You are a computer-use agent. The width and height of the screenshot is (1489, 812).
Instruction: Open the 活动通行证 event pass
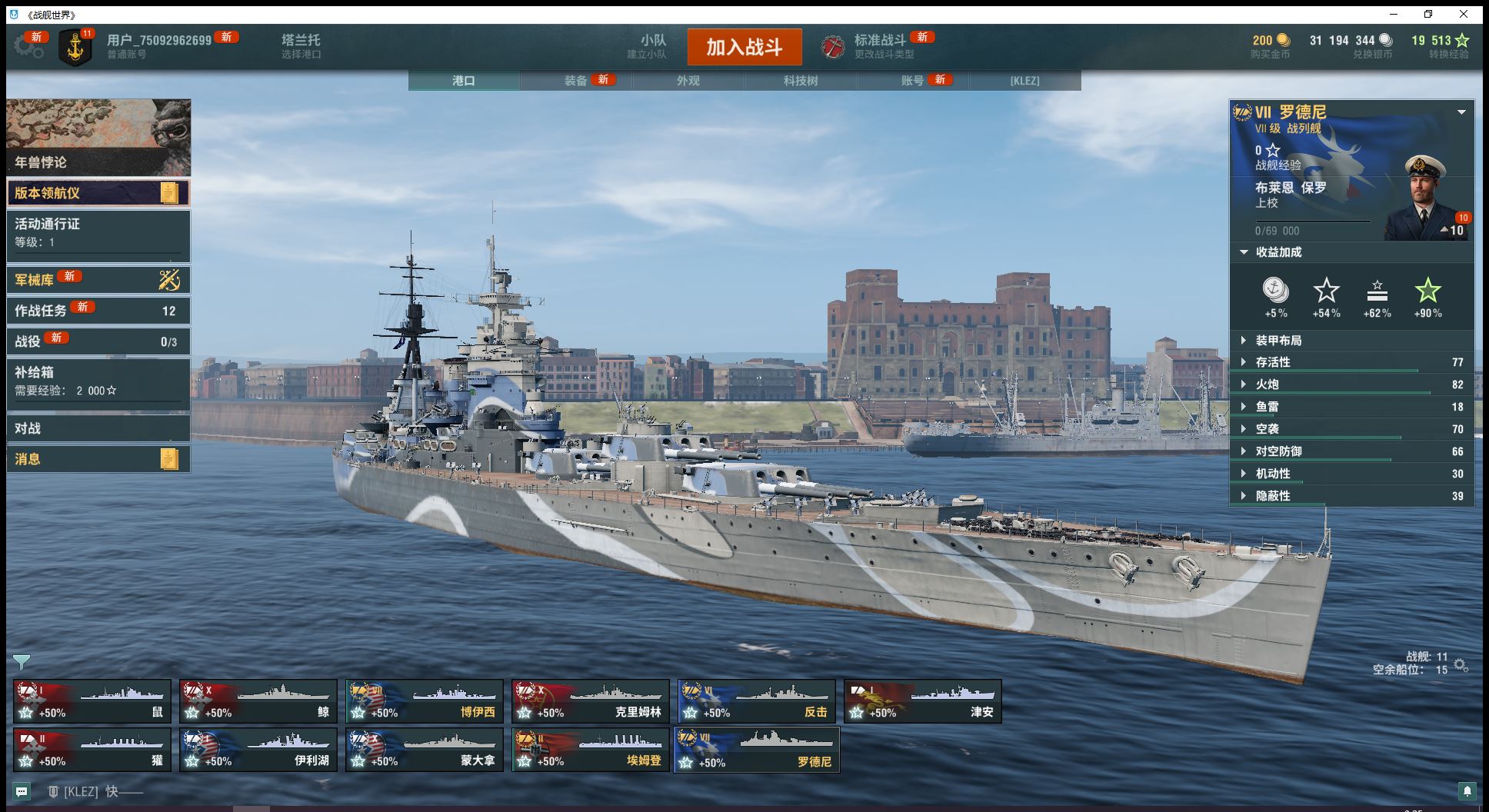pyautogui.click(x=98, y=232)
